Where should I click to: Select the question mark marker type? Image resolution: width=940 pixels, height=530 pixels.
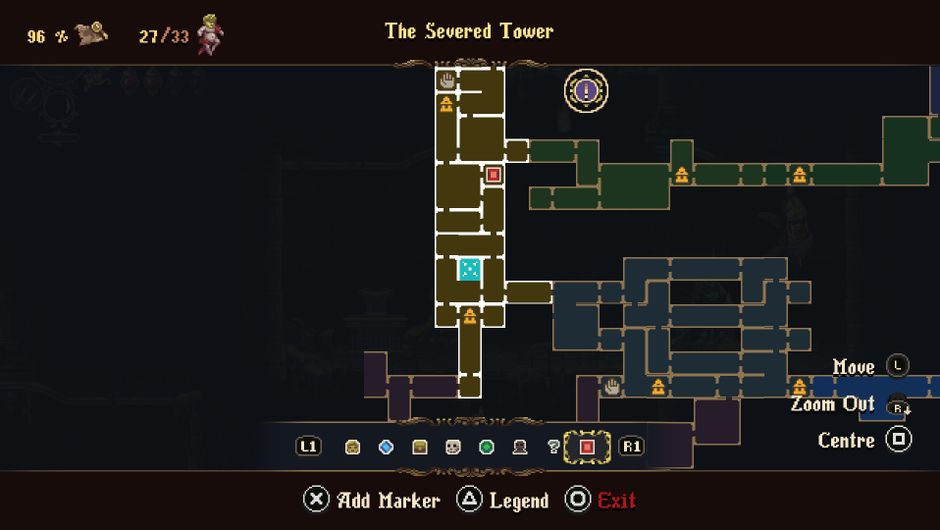point(553,447)
